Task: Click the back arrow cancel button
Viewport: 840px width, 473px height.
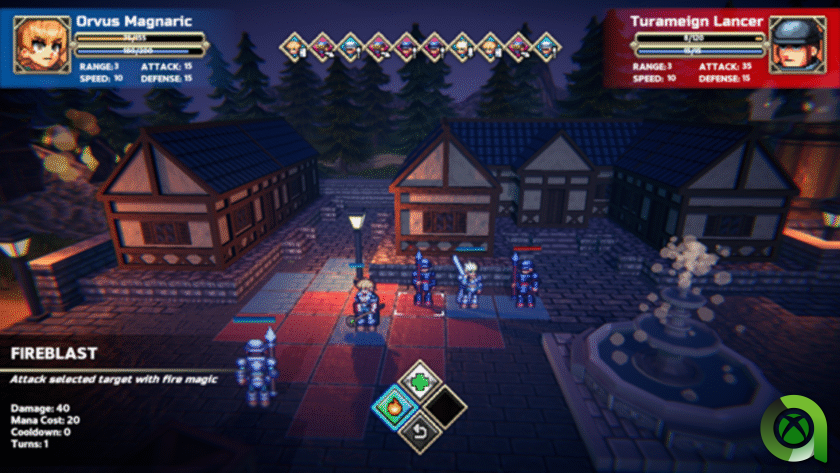Action: pos(421,433)
